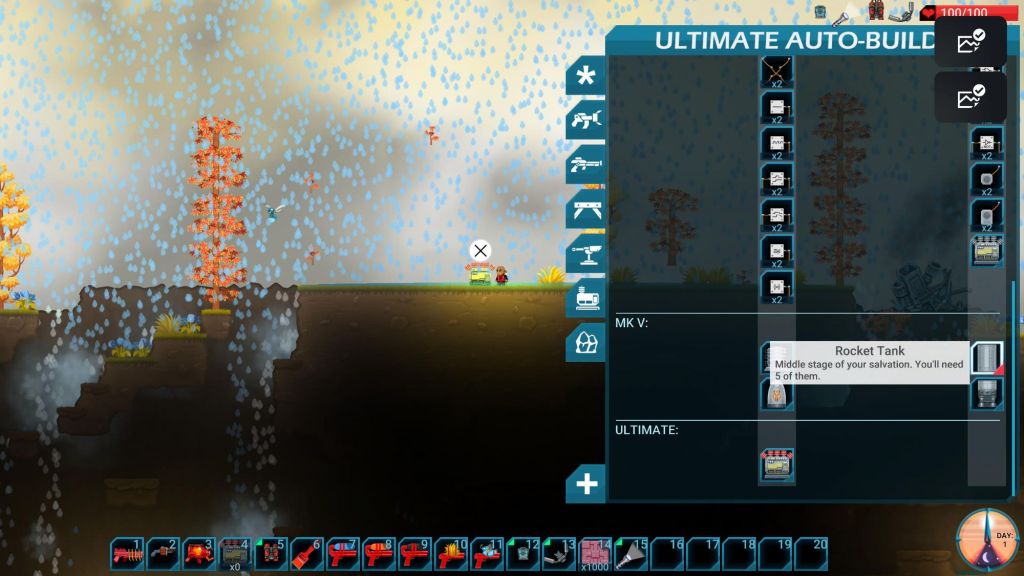Close the X marker above the player
Viewport: 1024px width, 576px height.
tap(480, 250)
